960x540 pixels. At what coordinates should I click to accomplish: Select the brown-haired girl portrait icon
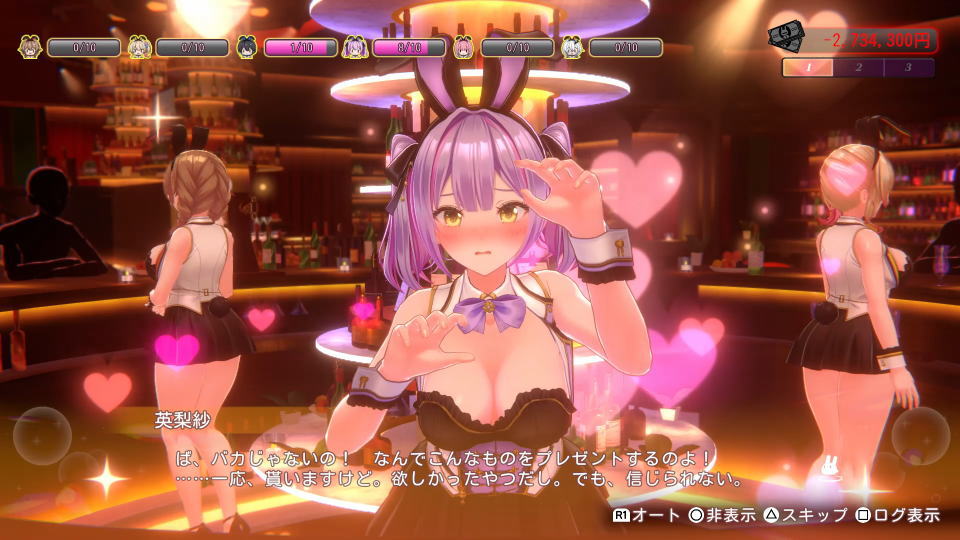coord(30,47)
